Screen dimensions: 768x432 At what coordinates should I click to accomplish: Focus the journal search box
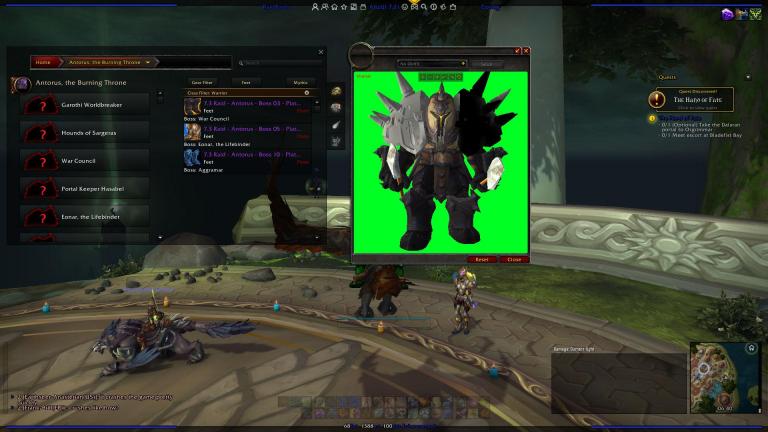point(280,62)
